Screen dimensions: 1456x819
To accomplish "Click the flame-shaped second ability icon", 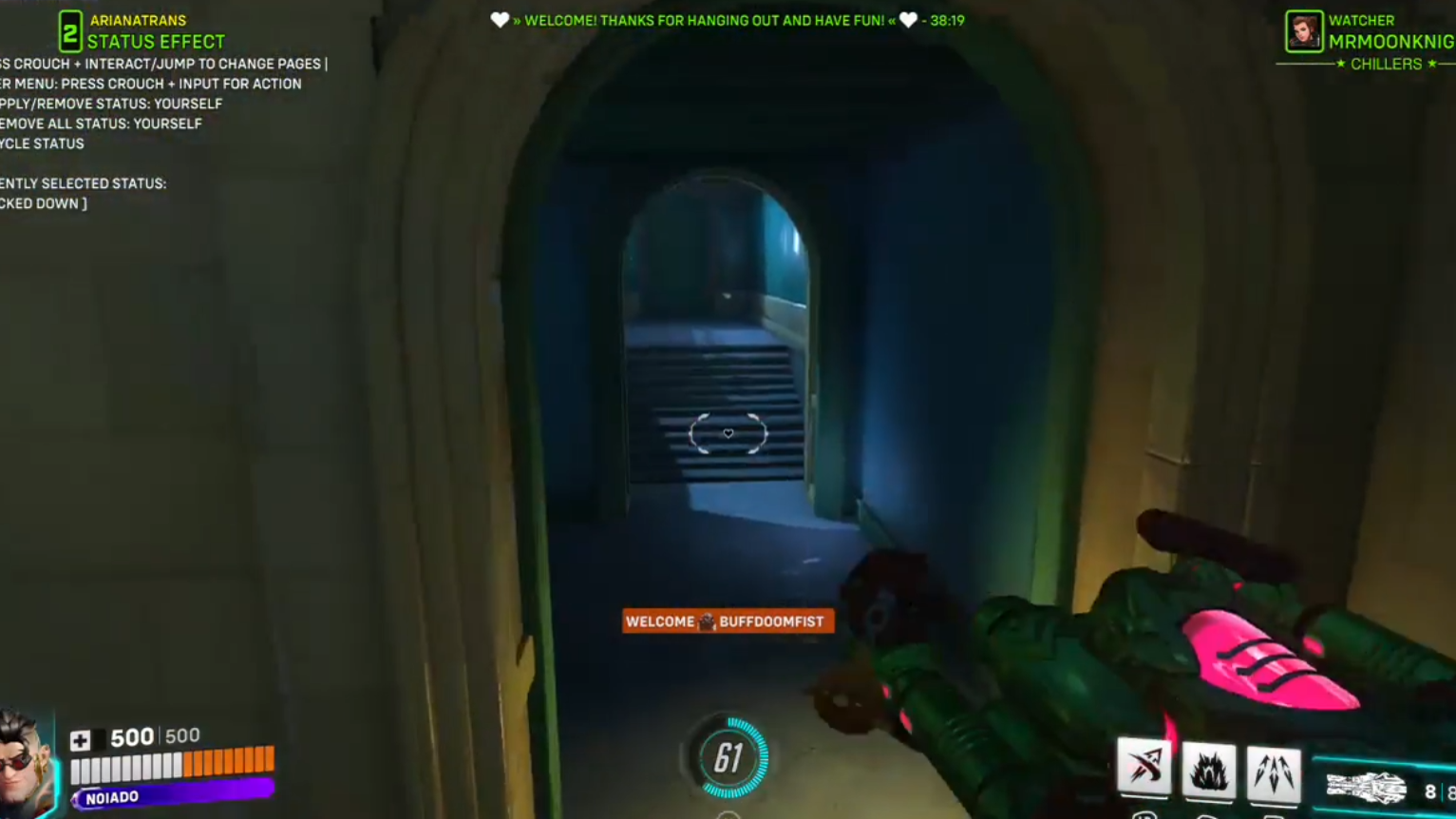I will [x=1210, y=771].
